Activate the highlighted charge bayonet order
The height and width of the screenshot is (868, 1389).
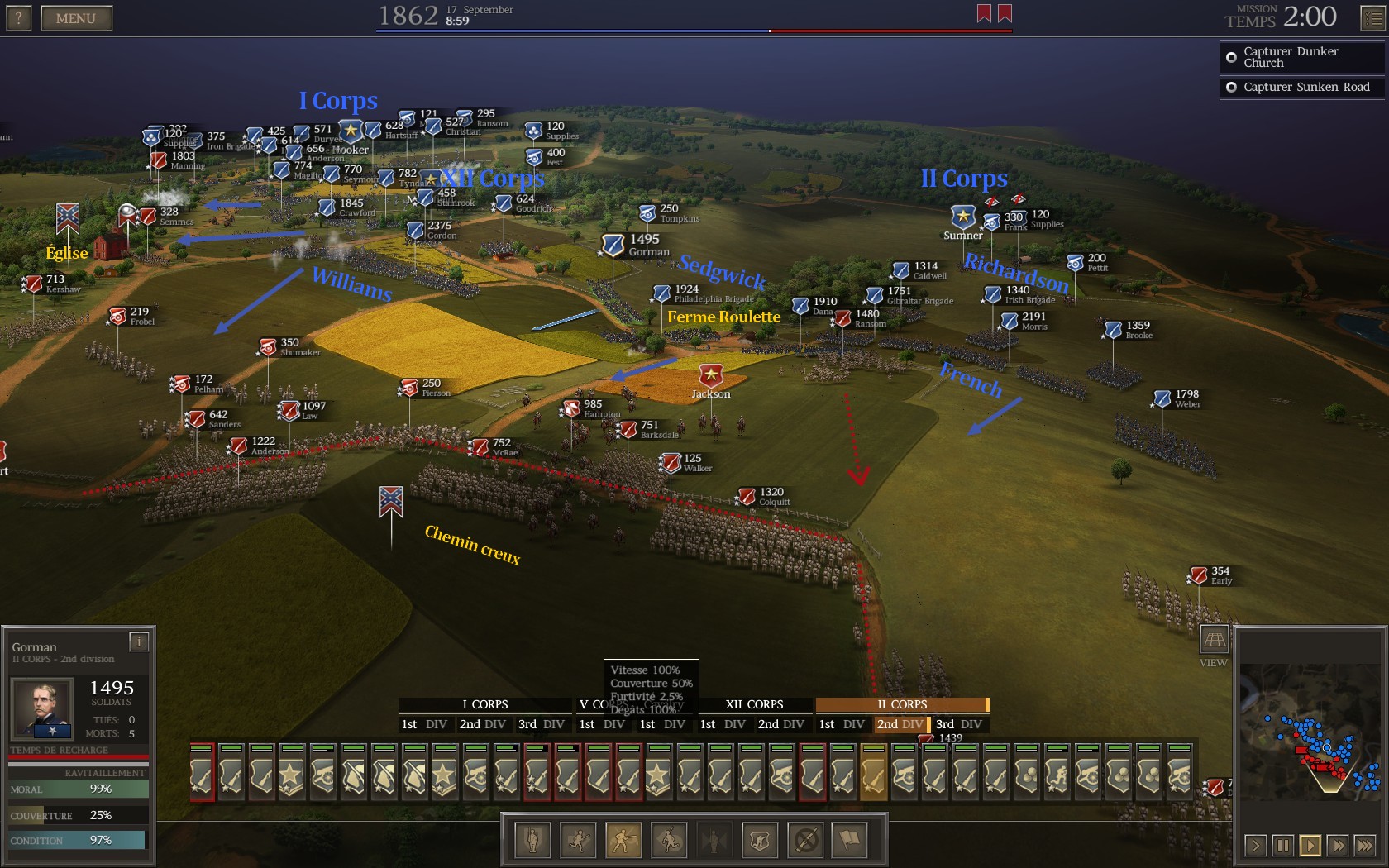coord(623,841)
